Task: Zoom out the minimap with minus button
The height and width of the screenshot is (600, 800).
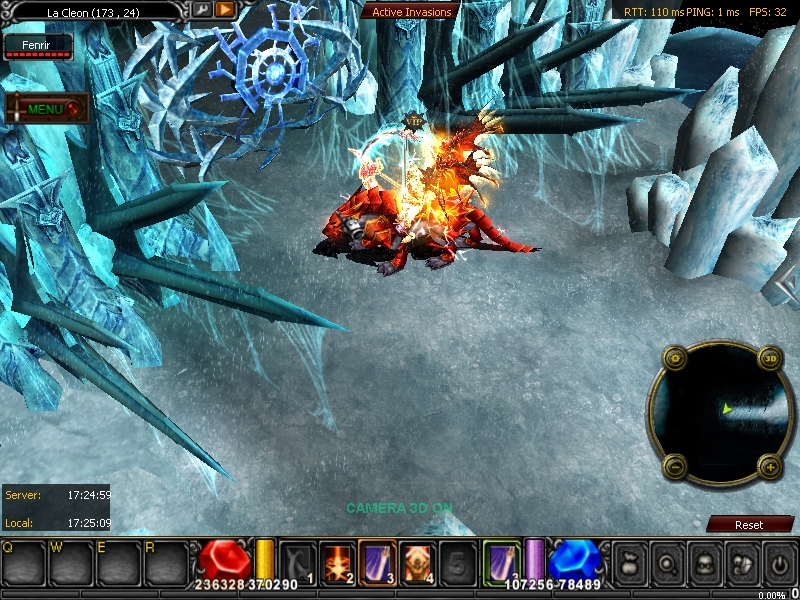Action: coord(676,465)
